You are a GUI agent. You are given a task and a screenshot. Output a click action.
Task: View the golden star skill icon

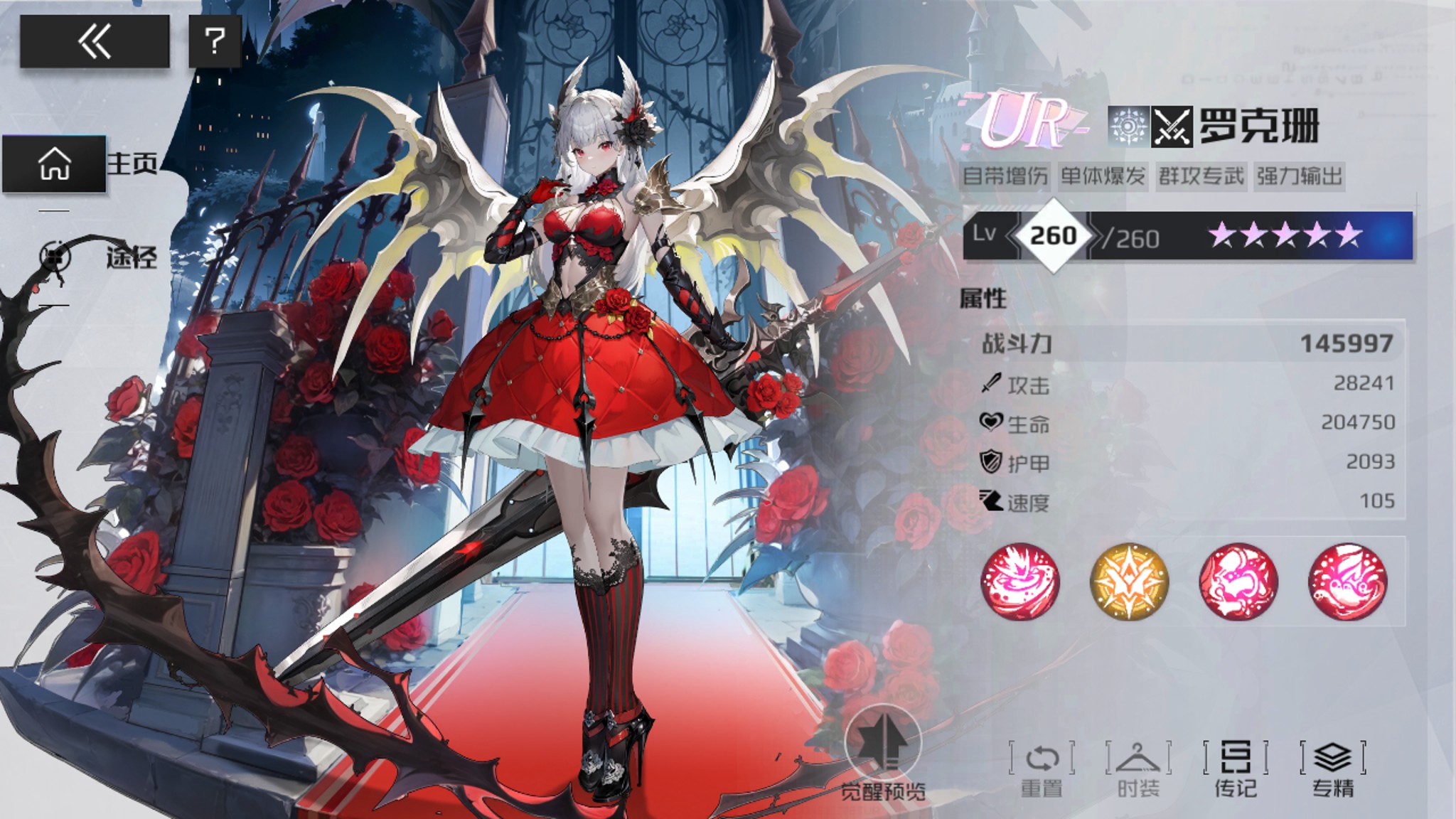pos(1129,580)
